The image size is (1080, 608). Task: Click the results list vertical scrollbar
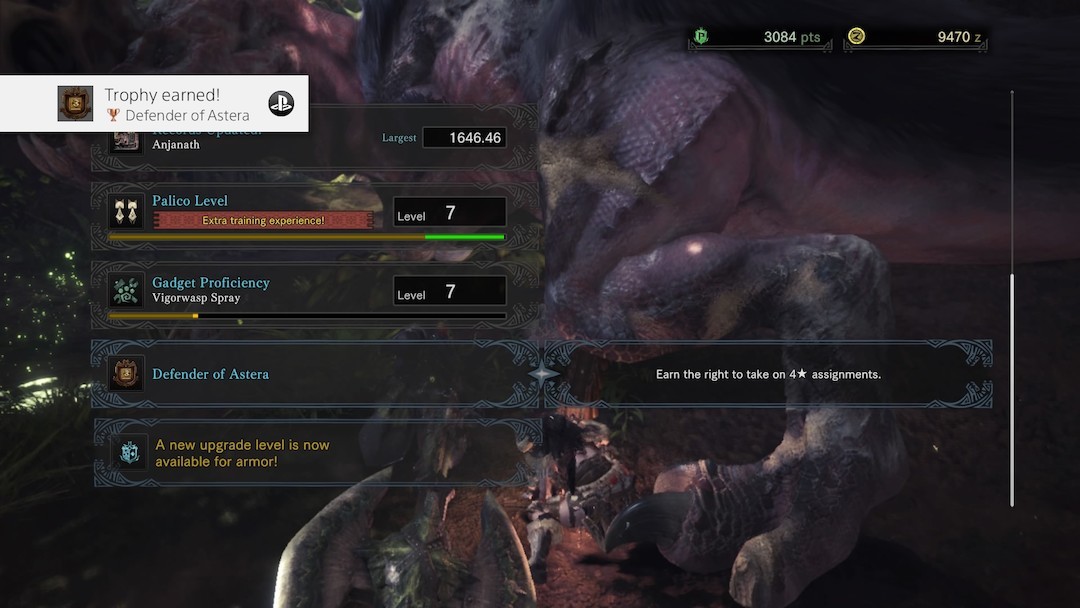click(1012, 390)
